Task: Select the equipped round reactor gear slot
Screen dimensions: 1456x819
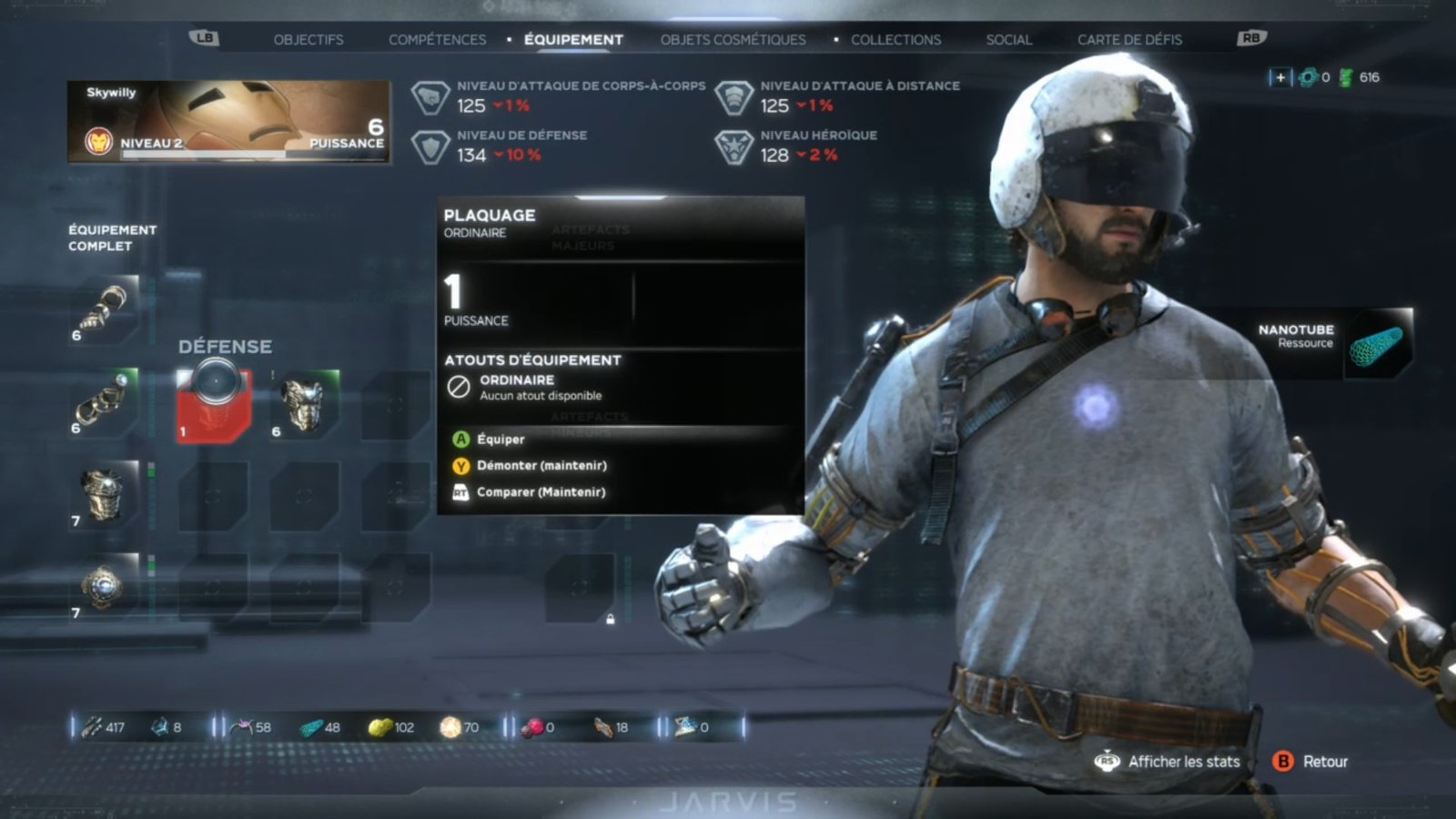Action: click(105, 587)
